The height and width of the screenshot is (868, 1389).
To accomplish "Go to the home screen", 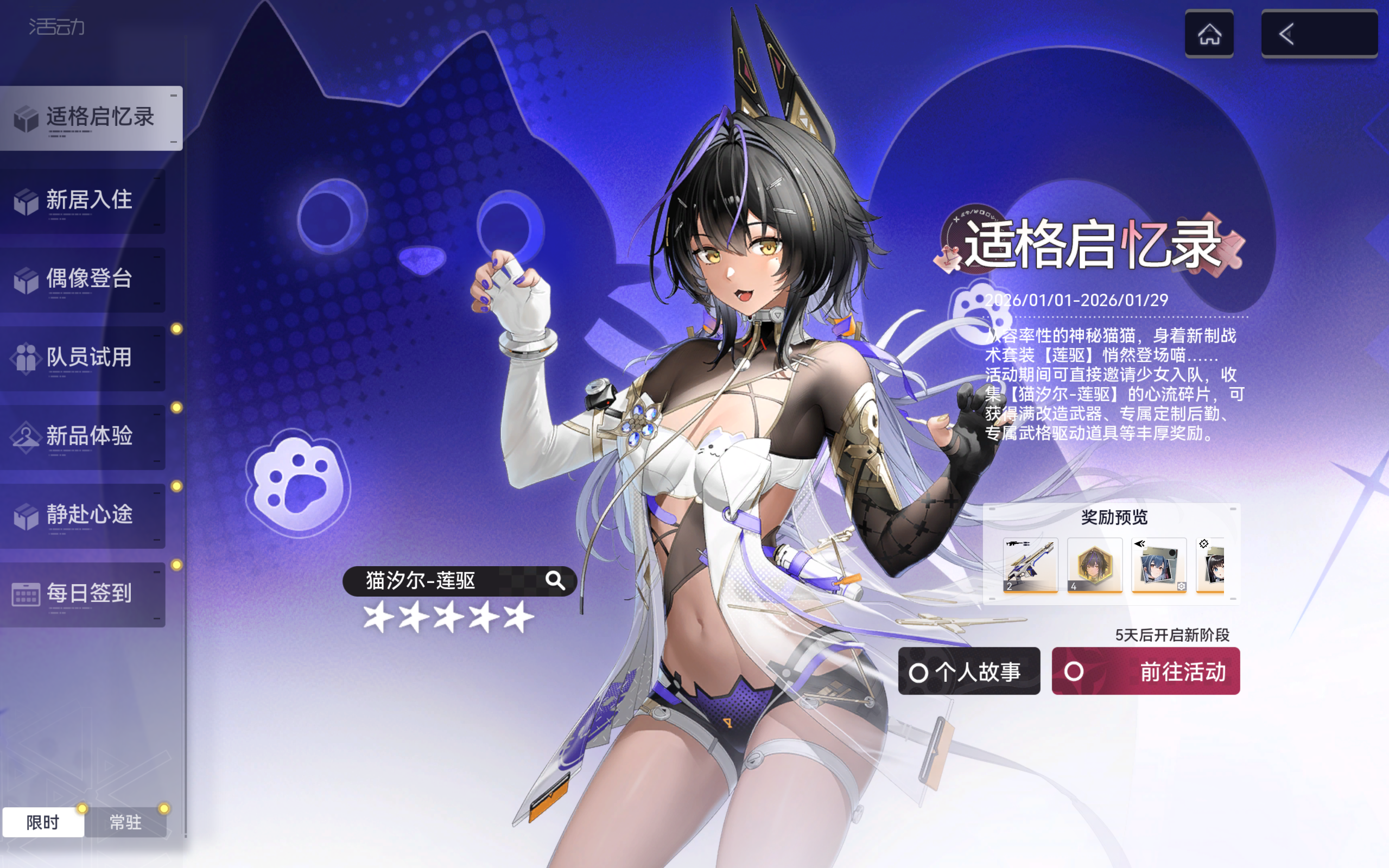I will coord(1209,33).
